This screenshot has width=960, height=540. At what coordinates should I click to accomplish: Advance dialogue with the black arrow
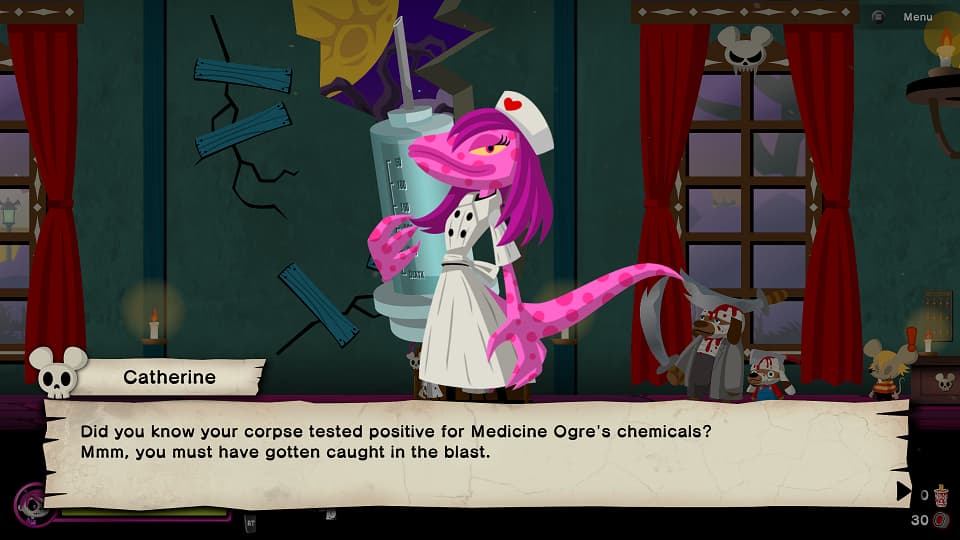click(903, 490)
